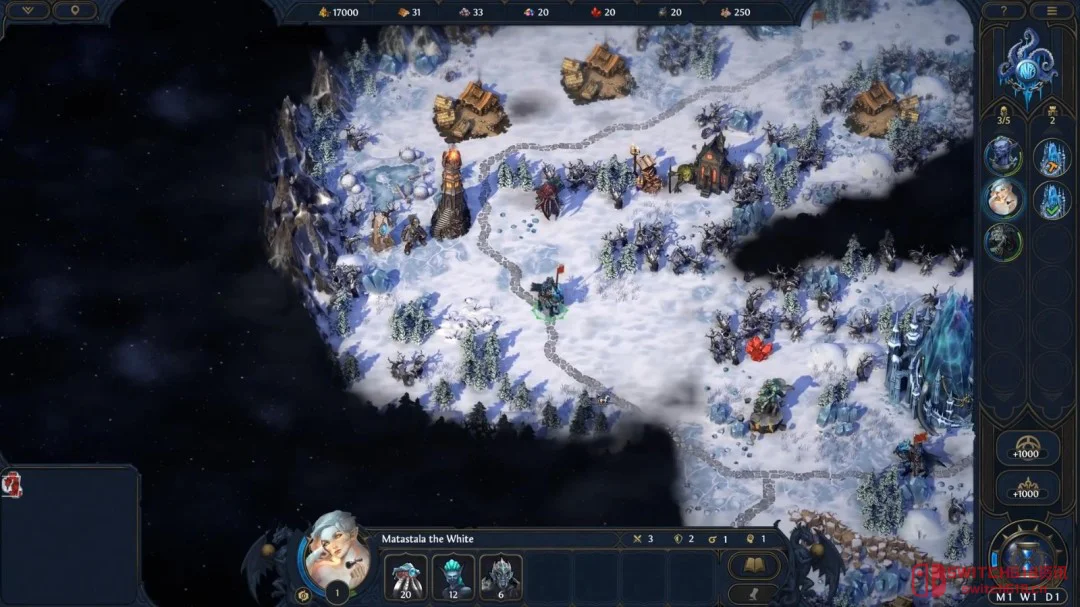Select Matastala the White hero portrait in sidebar
Image resolution: width=1080 pixels, height=607 pixels.
1004,198
